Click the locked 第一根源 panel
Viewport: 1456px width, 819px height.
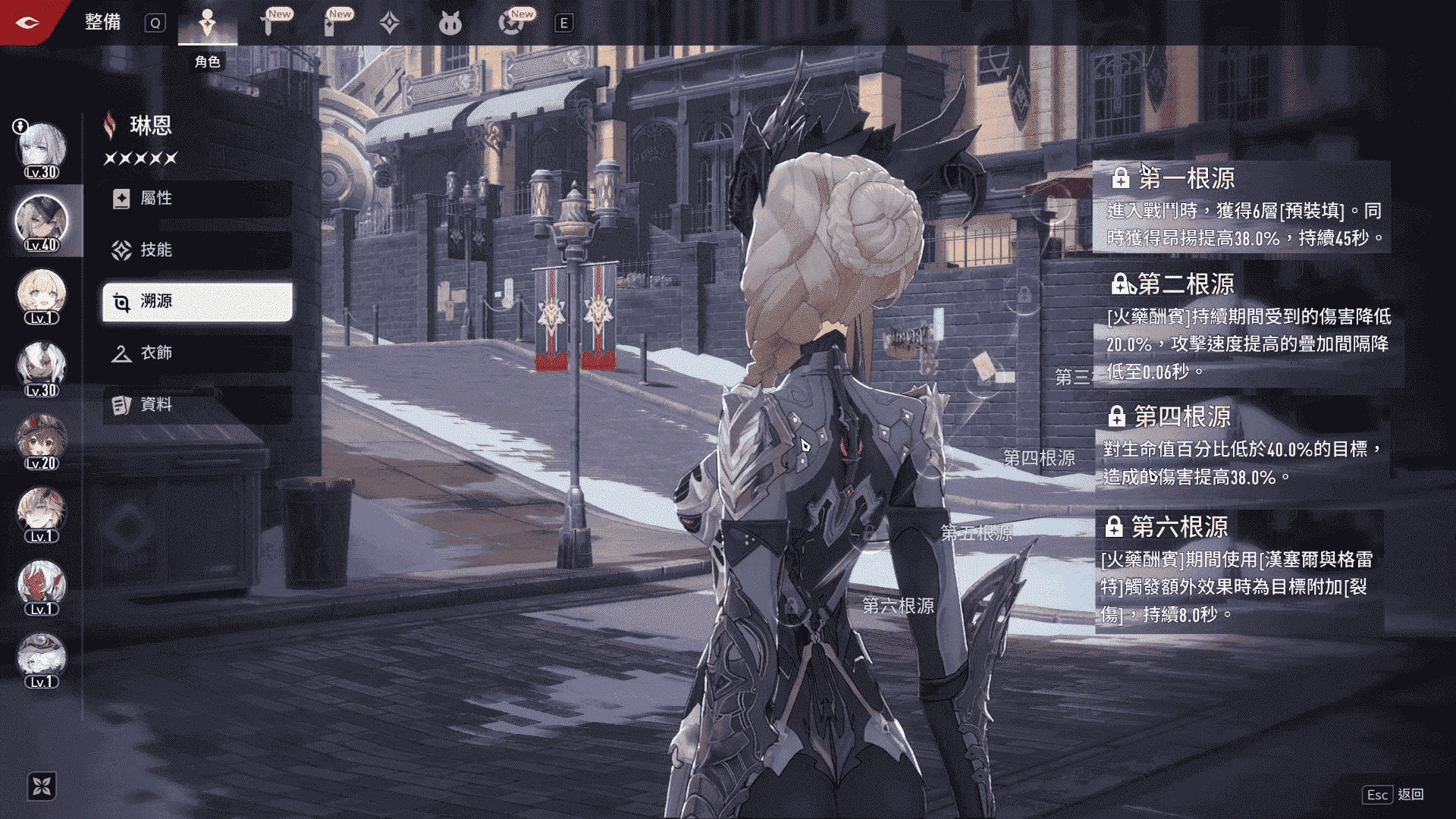coord(1241,206)
